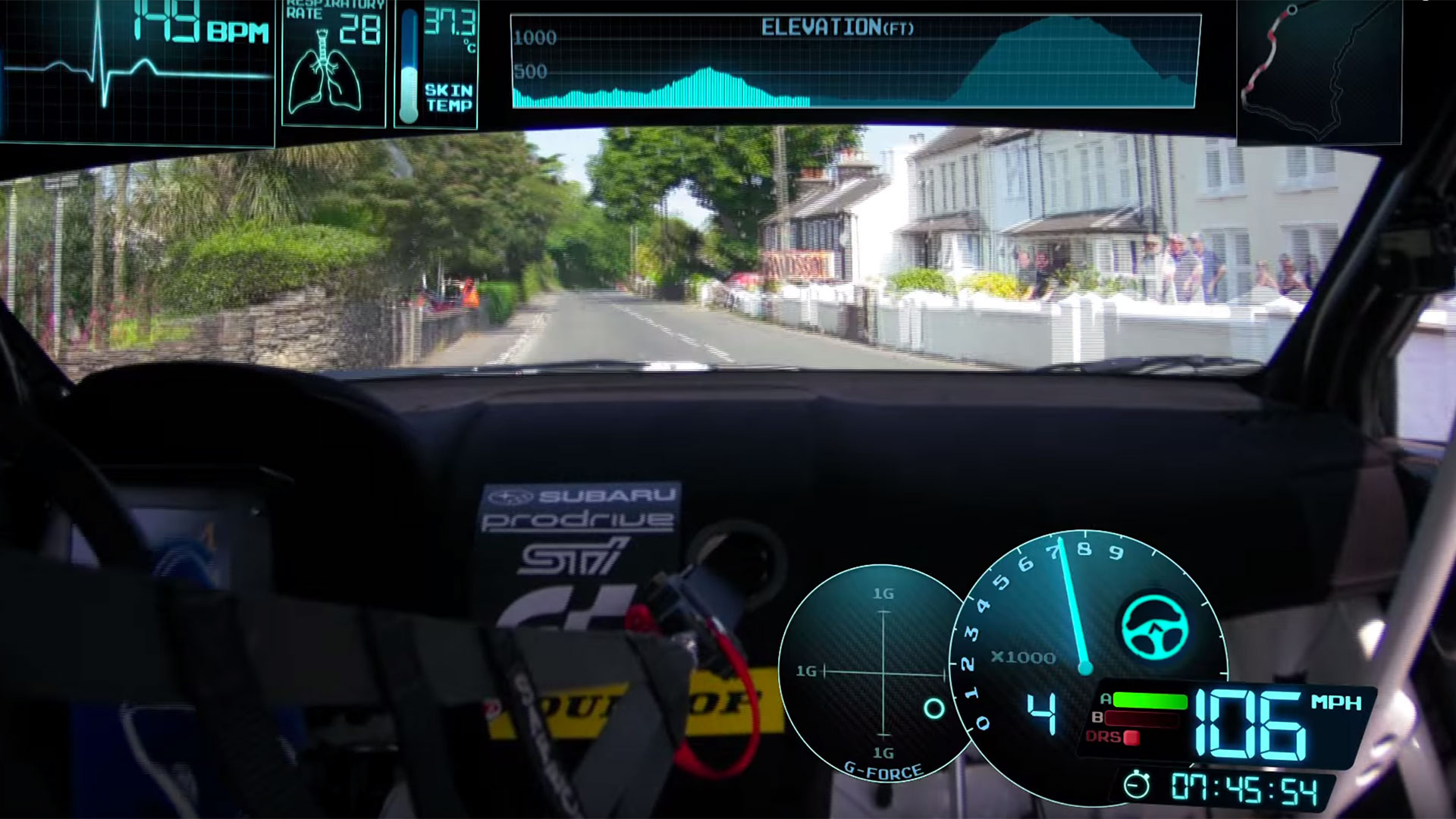
Task: Select the steering wheel icon
Action: pos(1155,627)
